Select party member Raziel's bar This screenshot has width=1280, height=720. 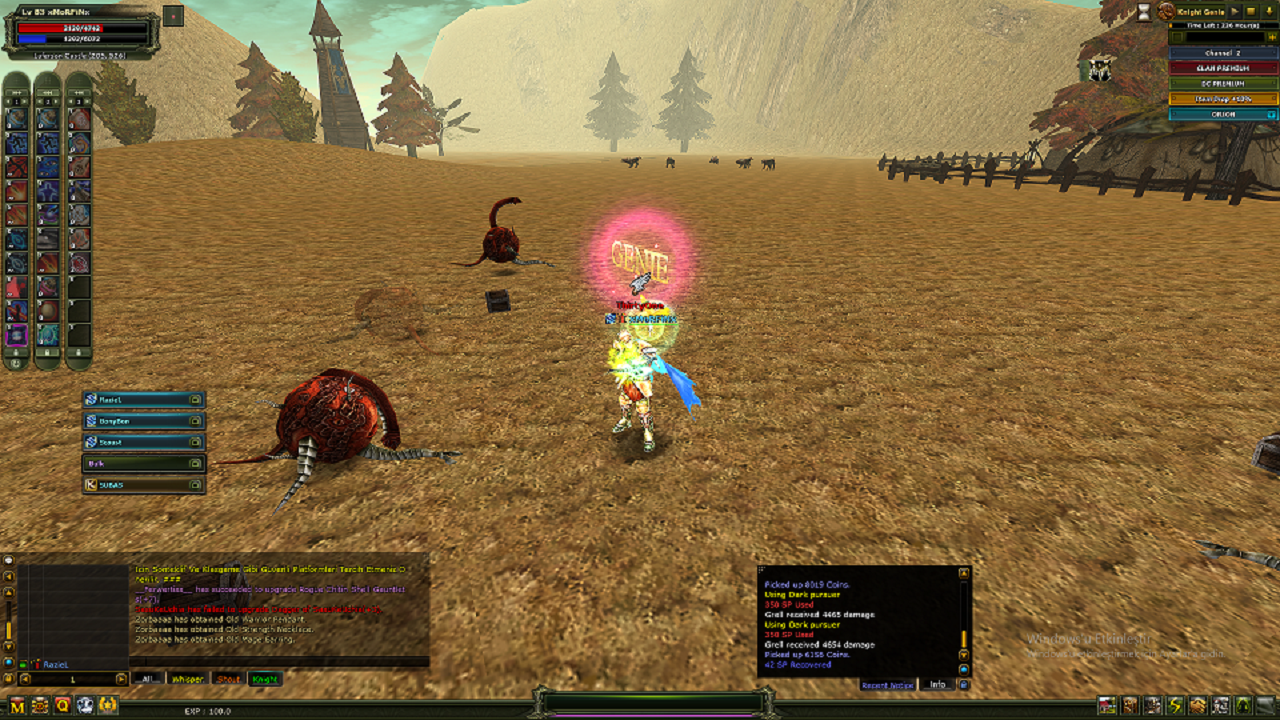coord(144,400)
